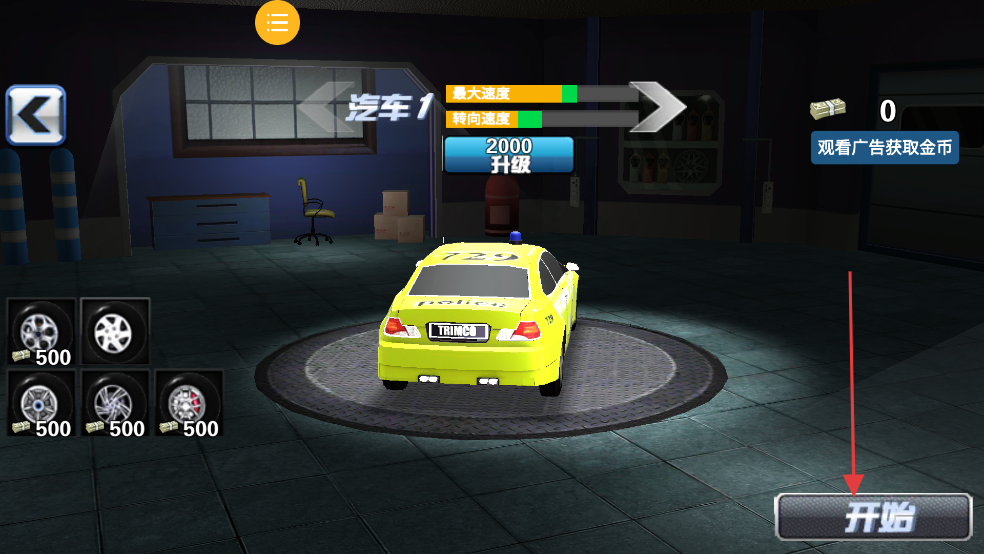Choose the wheel with the red brake caliper
This screenshot has width=984, height=554.
(188, 404)
